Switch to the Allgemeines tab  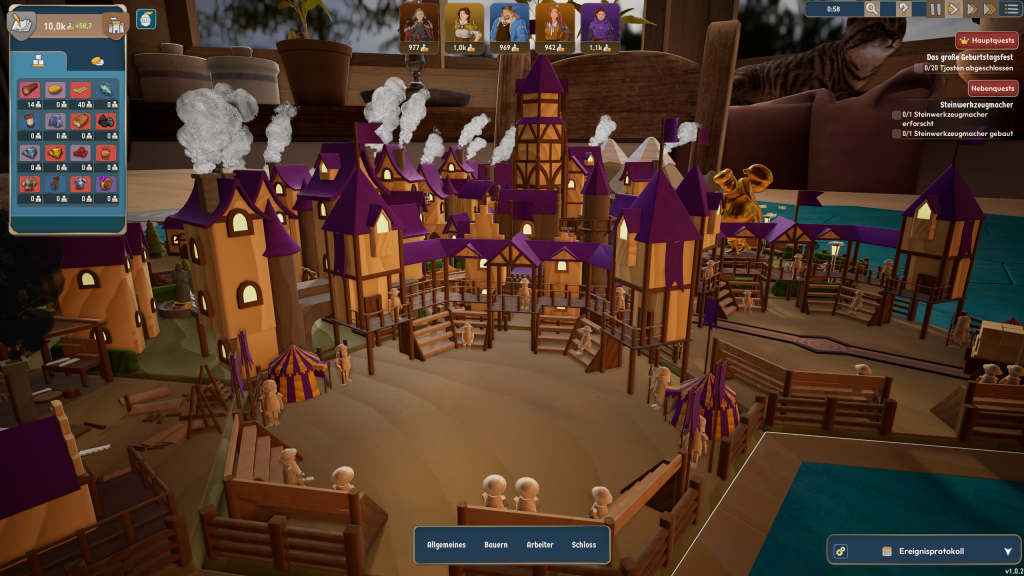[x=446, y=545]
